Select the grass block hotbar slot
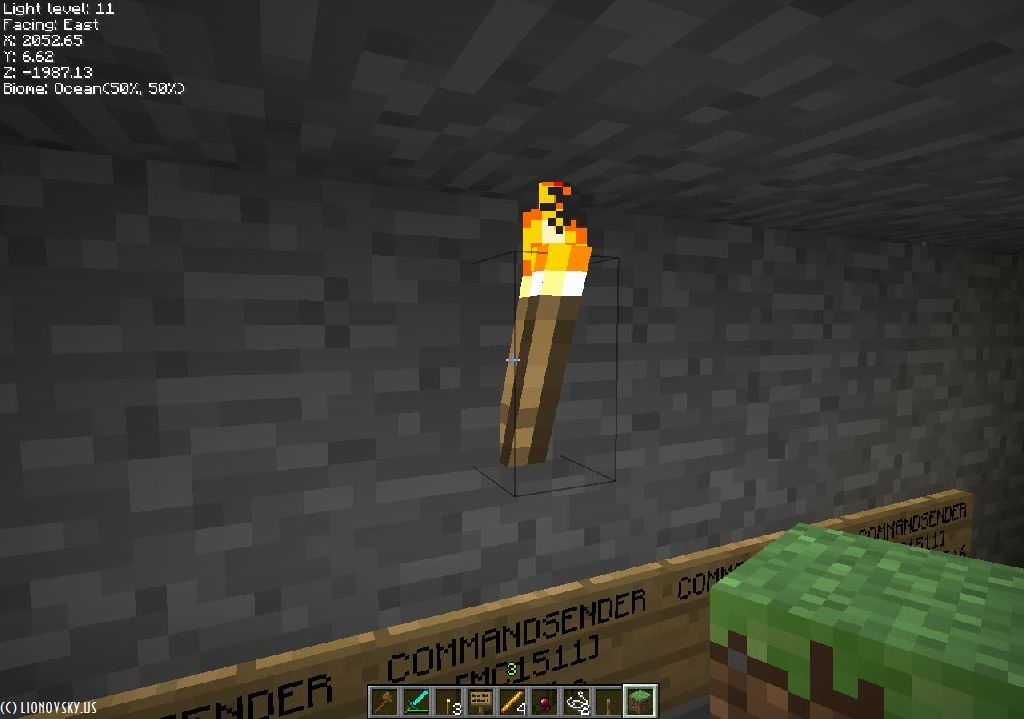This screenshot has height=719, width=1024. (640, 702)
